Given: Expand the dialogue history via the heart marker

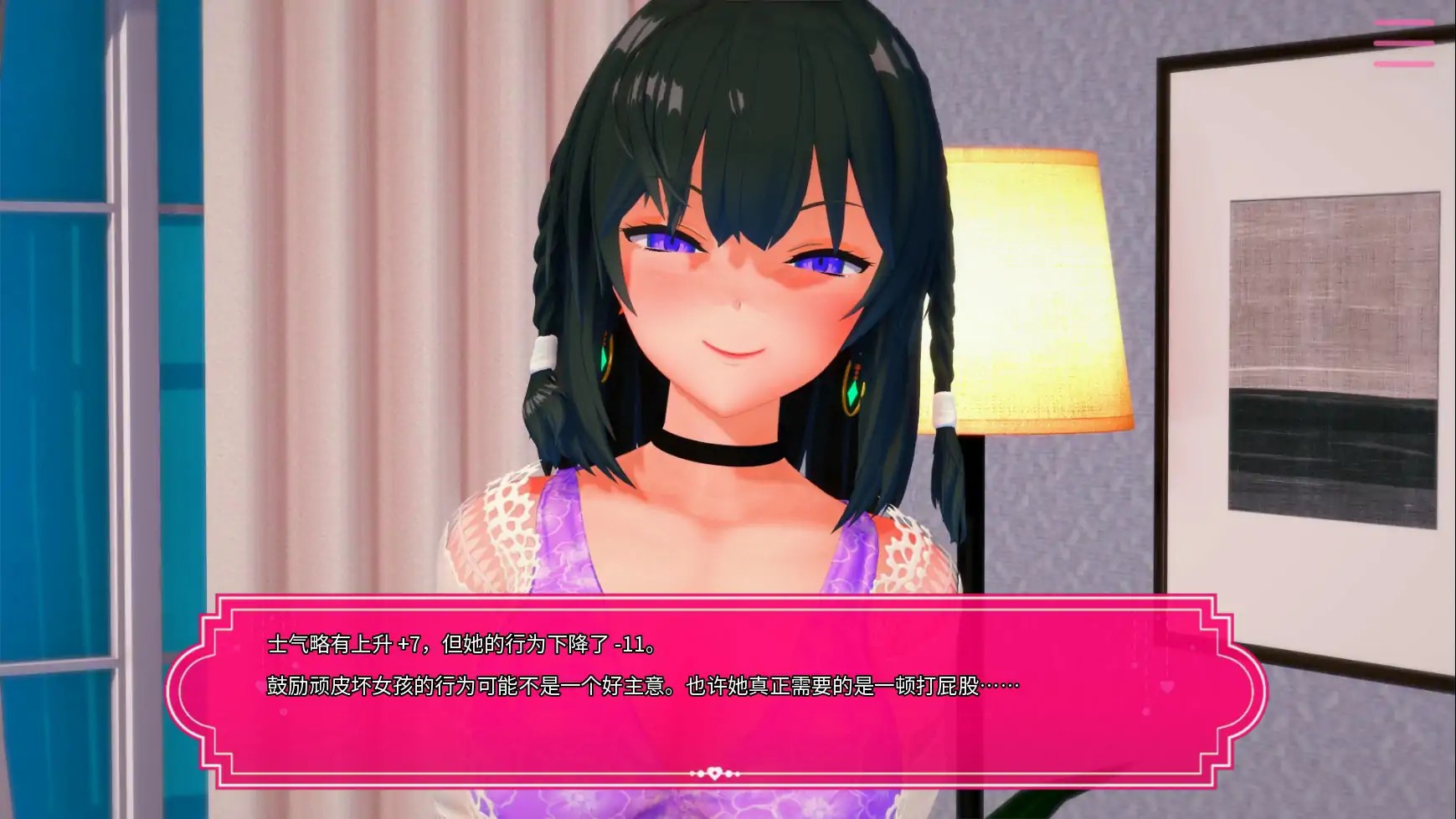Looking at the screenshot, I should point(714,773).
